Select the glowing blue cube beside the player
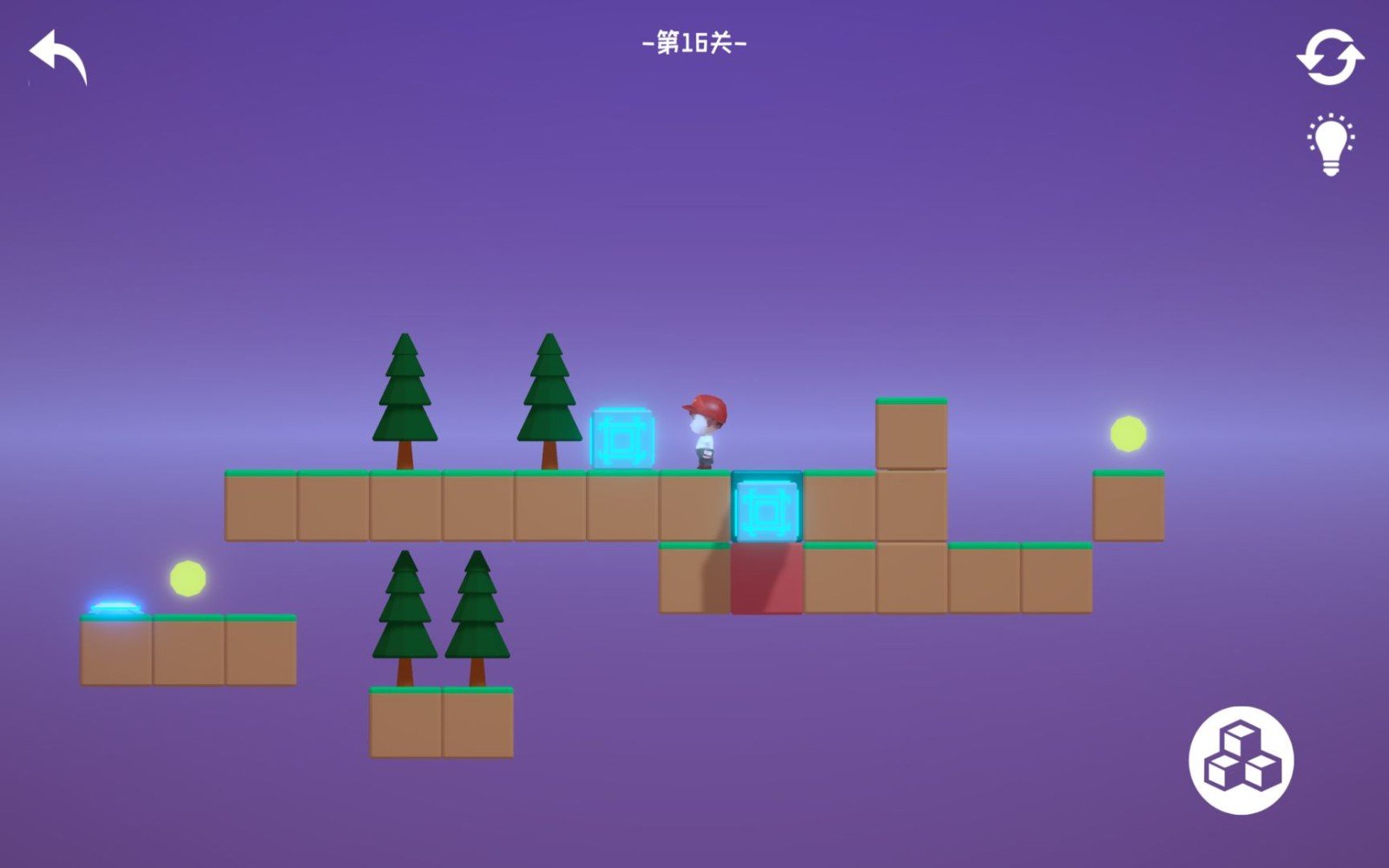 click(x=622, y=437)
